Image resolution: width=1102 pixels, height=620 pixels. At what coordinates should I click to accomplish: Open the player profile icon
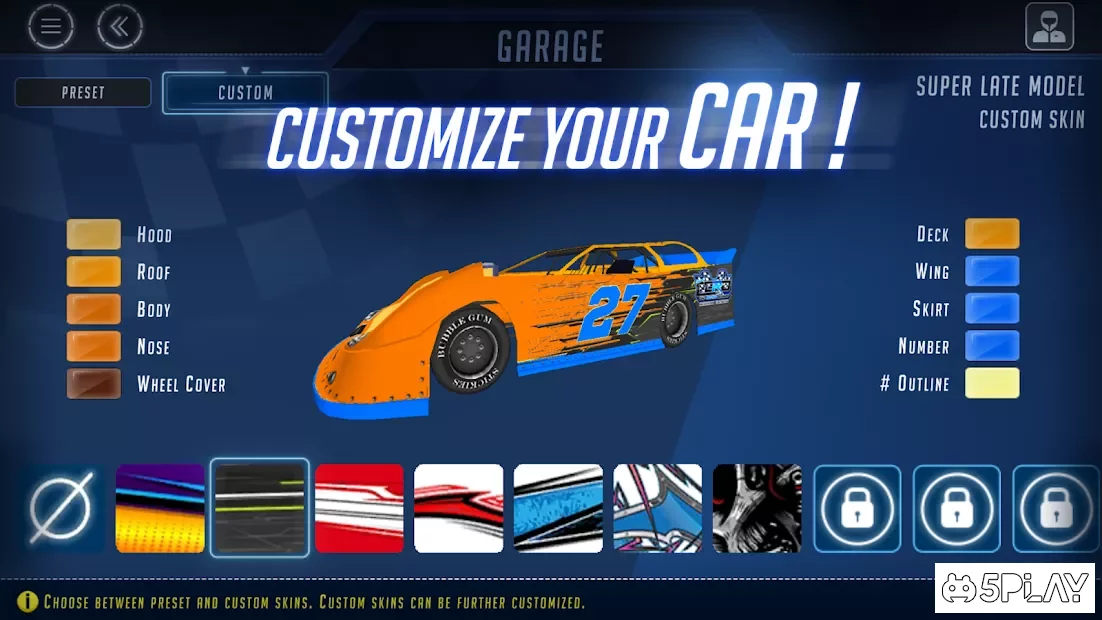pos(1049,27)
